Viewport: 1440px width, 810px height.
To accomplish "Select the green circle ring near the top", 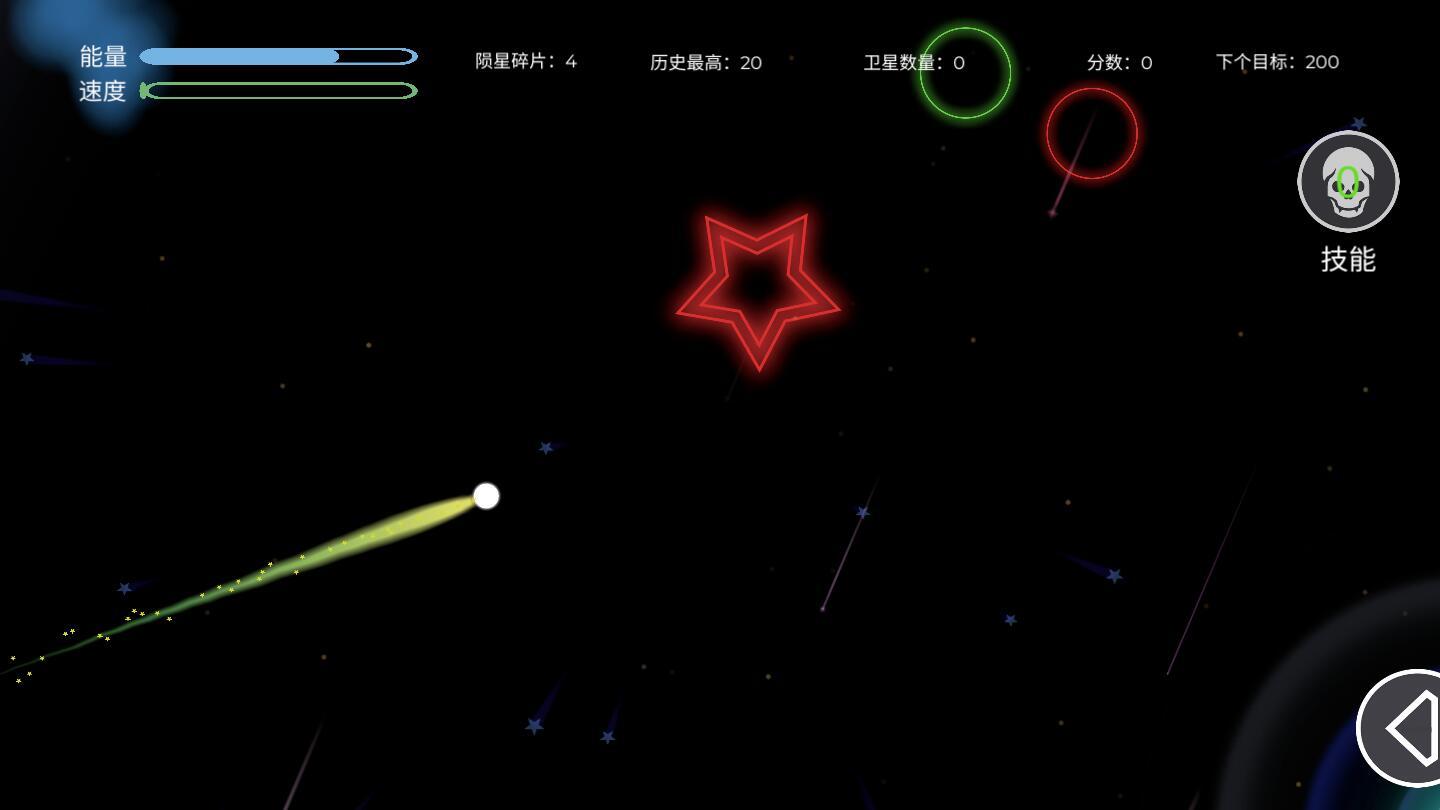I will coord(964,74).
